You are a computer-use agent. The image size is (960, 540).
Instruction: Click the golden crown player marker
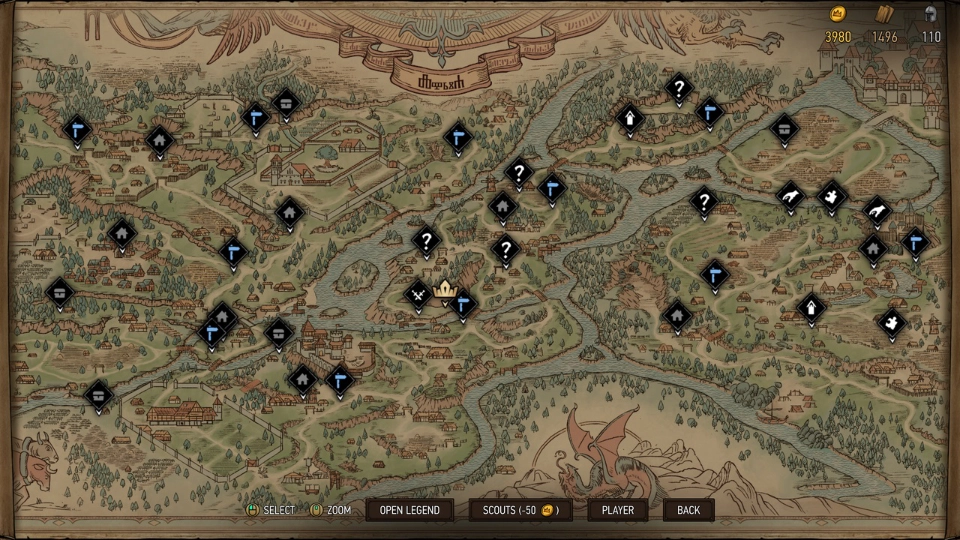444,289
